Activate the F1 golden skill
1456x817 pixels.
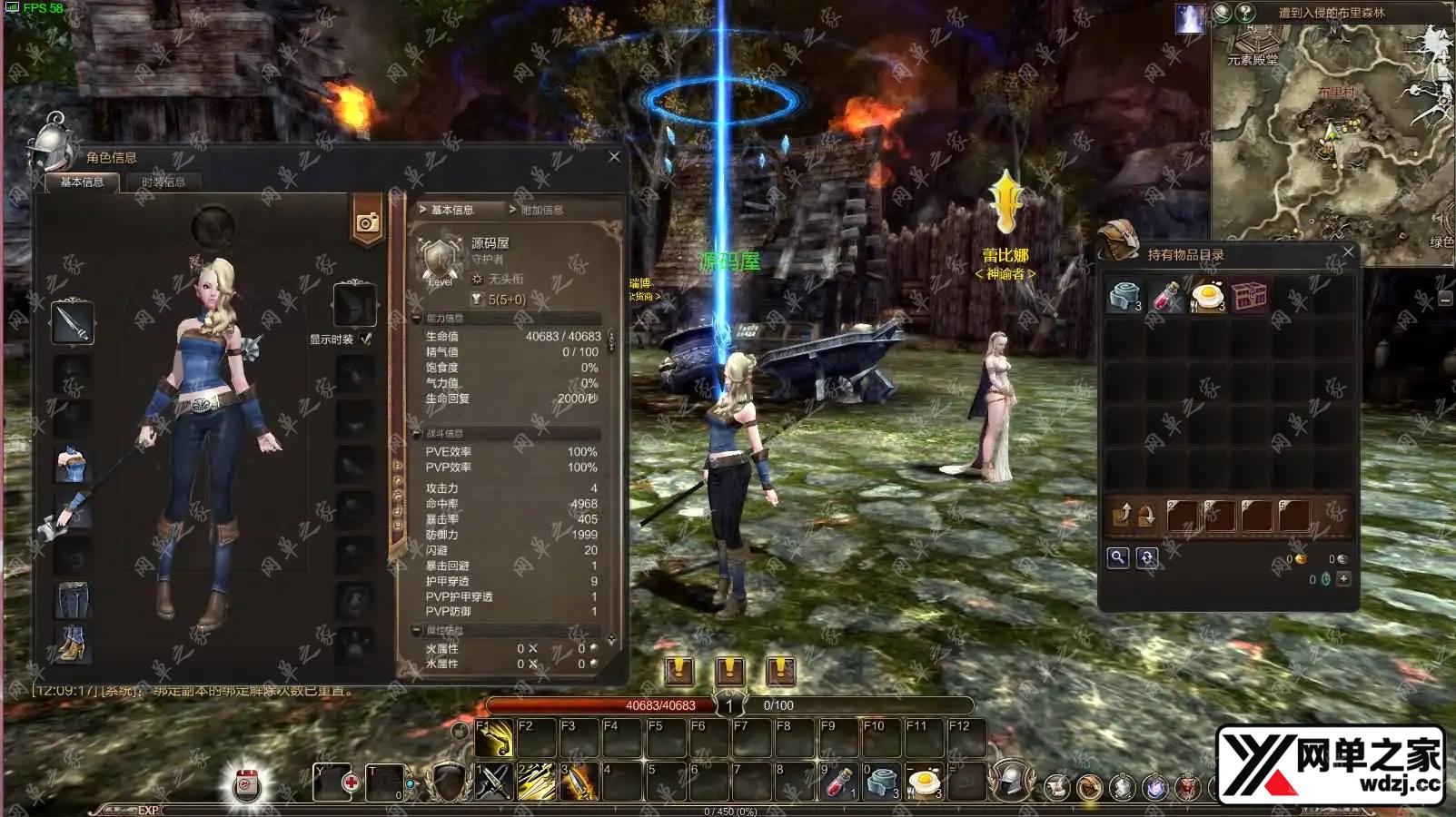[494, 739]
